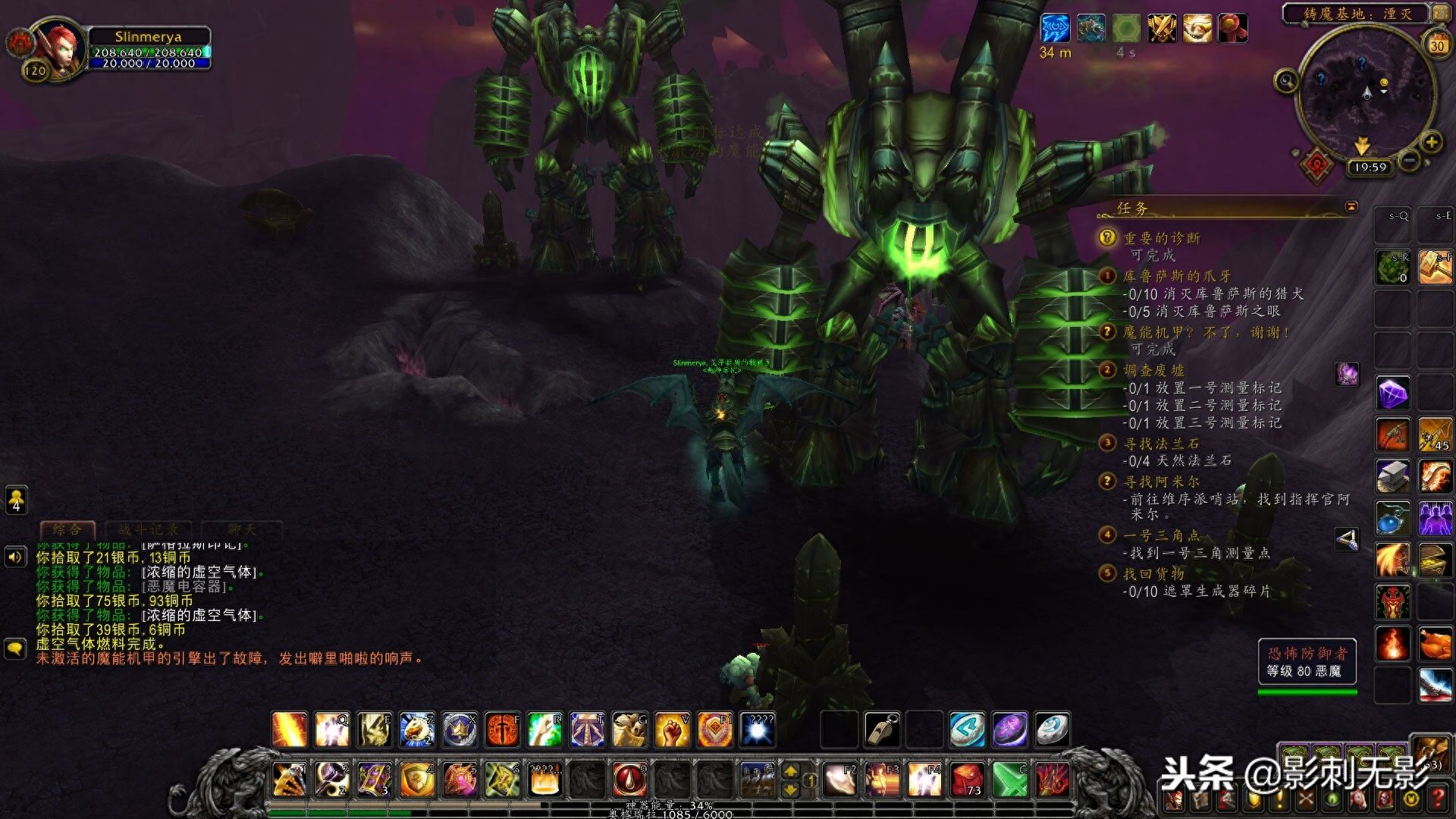Click the blue lightning eye buff icon
The width and height of the screenshot is (1456, 819).
1055,29
